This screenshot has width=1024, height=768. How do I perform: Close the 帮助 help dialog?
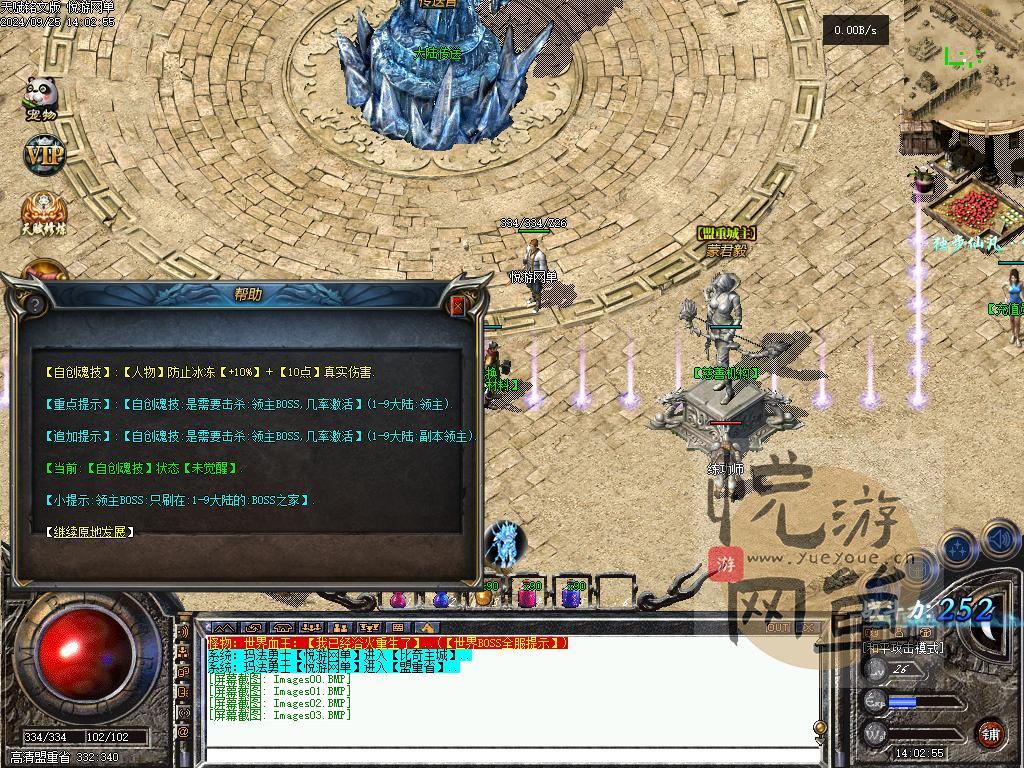click(458, 306)
